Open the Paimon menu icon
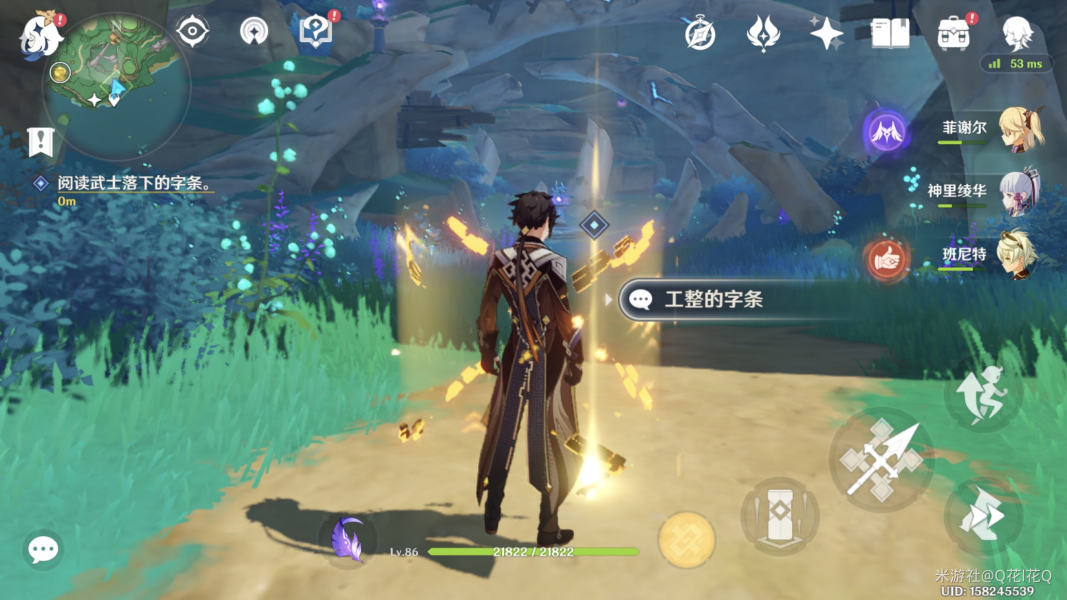The width and height of the screenshot is (1067, 600). point(42,34)
